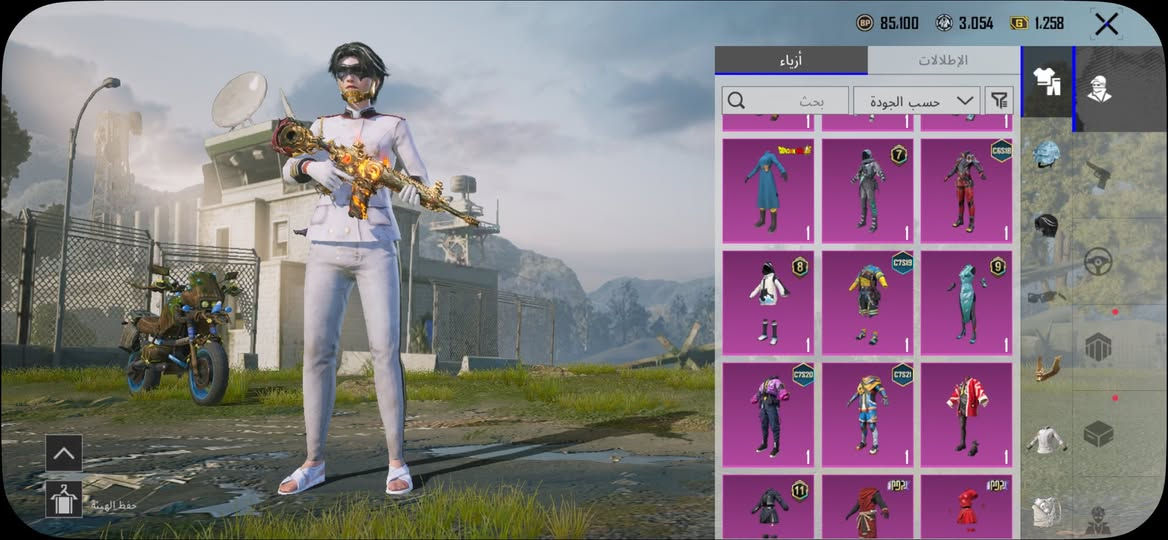Image resolution: width=1168 pixels, height=540 pixels.
Task: Select the yellow outfit with C7S19 badge
Action: point(867,302)
